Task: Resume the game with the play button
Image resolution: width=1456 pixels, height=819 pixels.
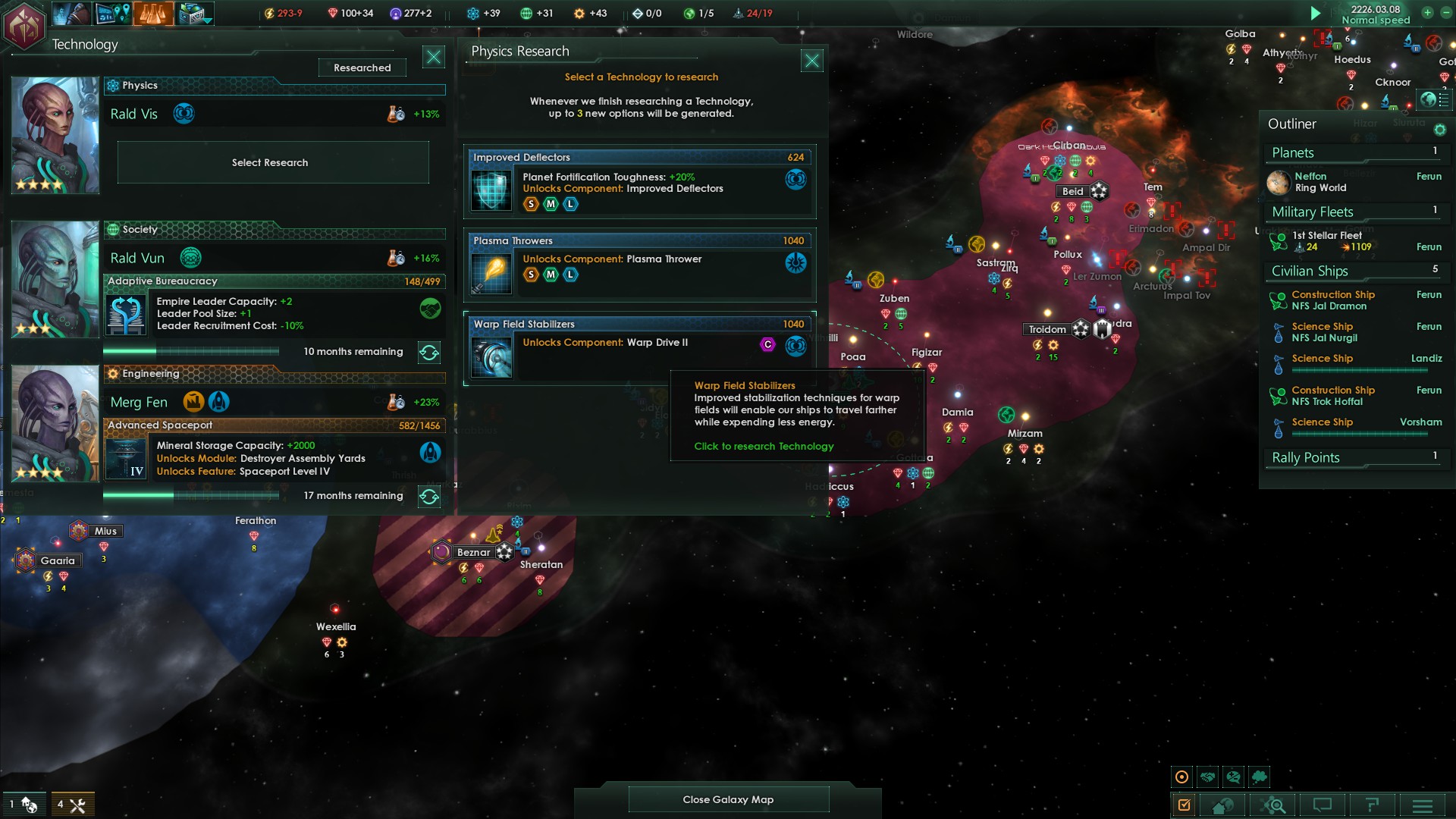Action: pyautogui.click(x=1316, y=13)
